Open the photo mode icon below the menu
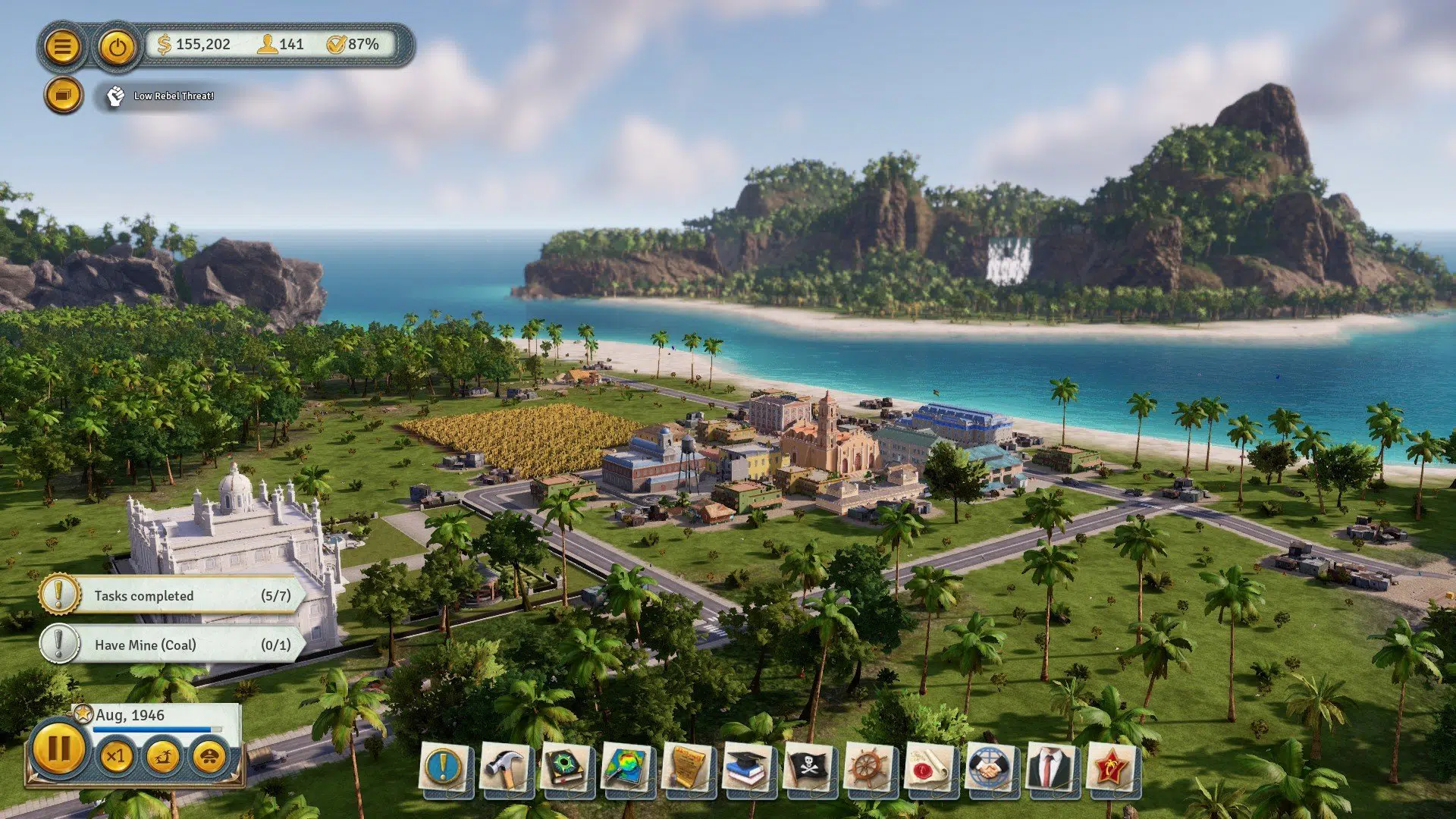The image size is (1456, 819). (x=64, y=96)
